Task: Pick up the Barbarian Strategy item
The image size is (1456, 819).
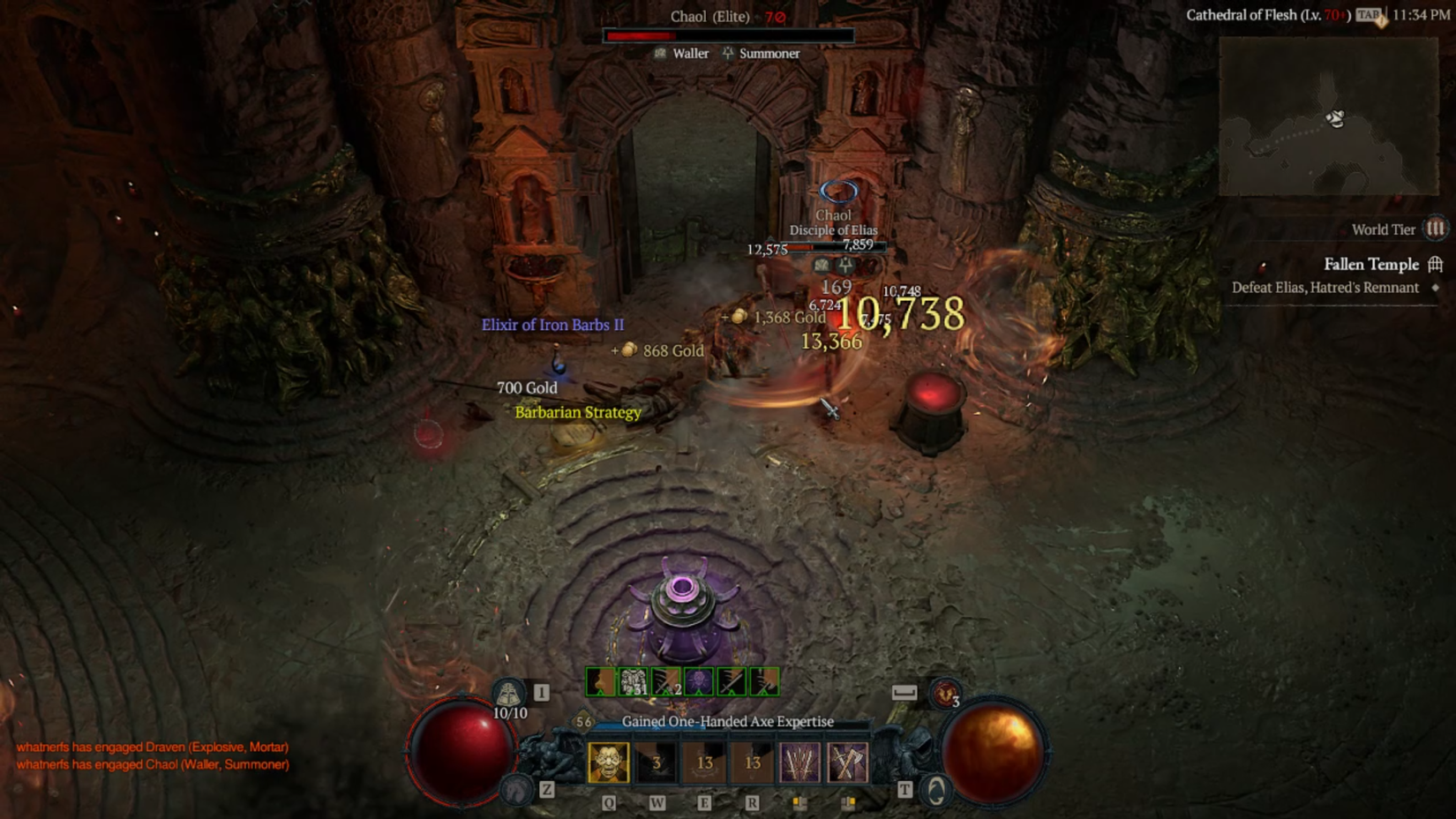Action: 578,412
